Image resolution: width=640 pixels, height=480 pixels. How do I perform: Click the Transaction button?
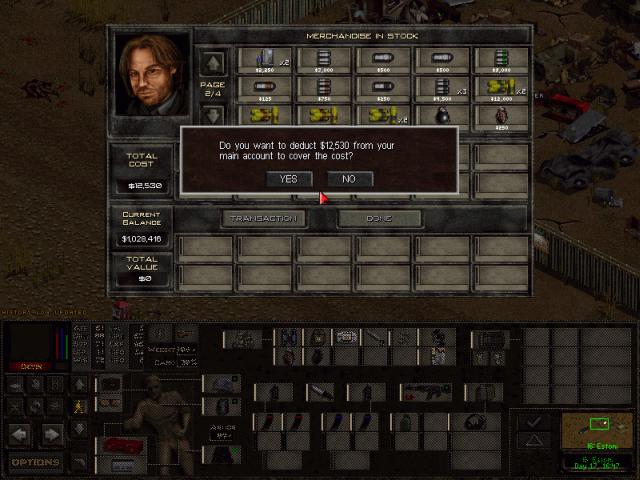click(264, 218)
